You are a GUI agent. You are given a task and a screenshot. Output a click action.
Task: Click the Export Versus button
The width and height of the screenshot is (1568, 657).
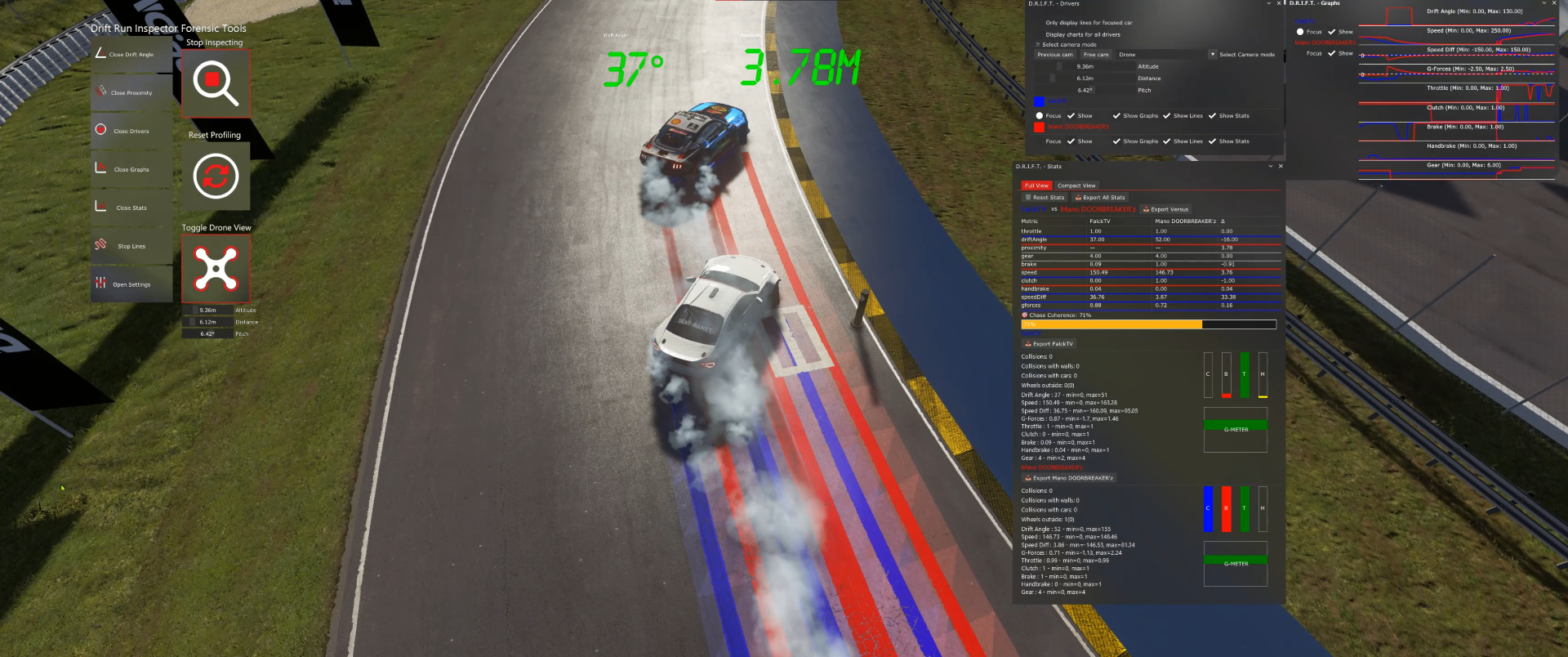pyautogui.click(x=1165, y=209)
